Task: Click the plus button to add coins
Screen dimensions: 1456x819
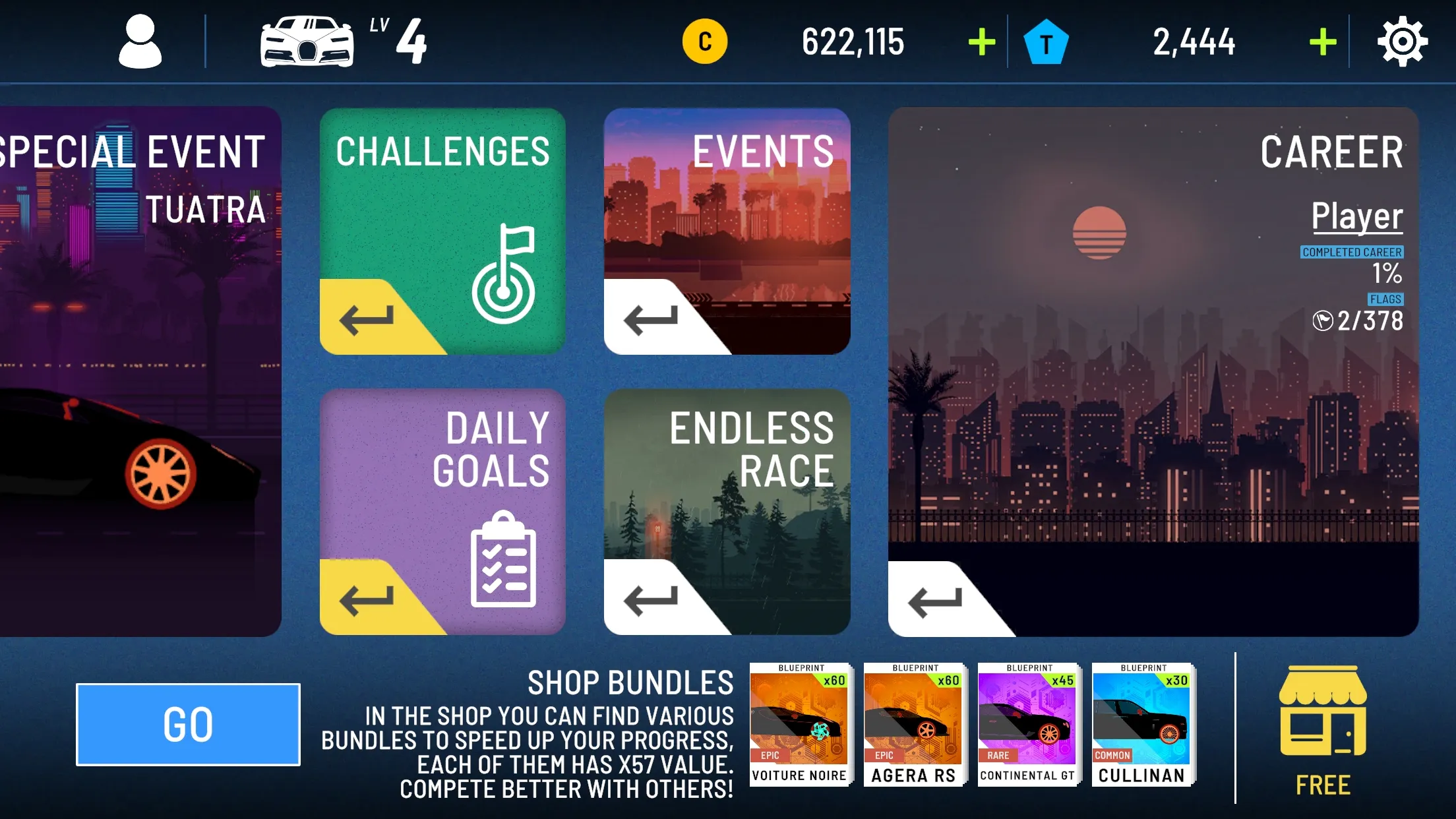Action: point(981,41)
